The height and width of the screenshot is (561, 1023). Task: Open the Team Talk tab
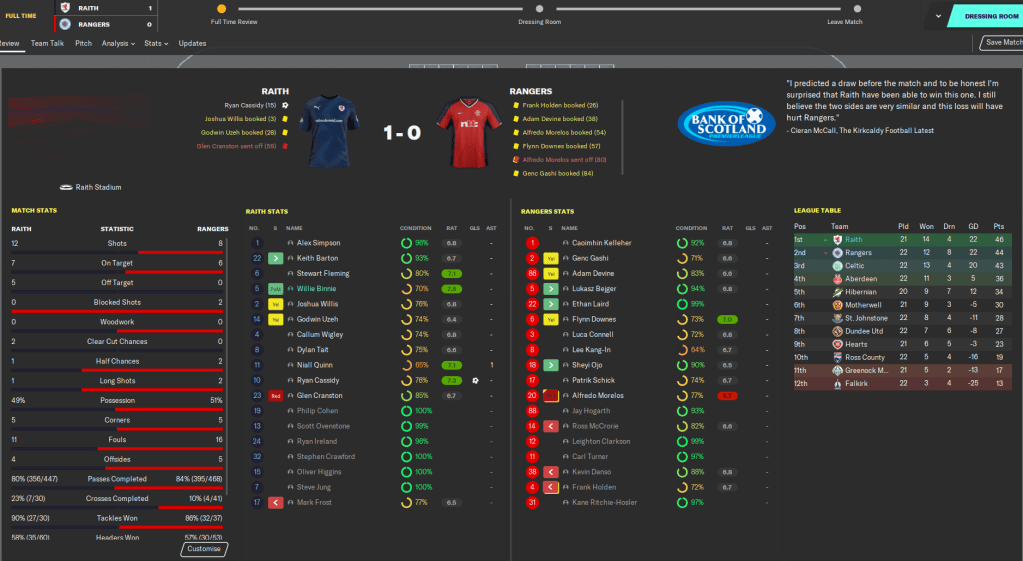pos(47,43)
